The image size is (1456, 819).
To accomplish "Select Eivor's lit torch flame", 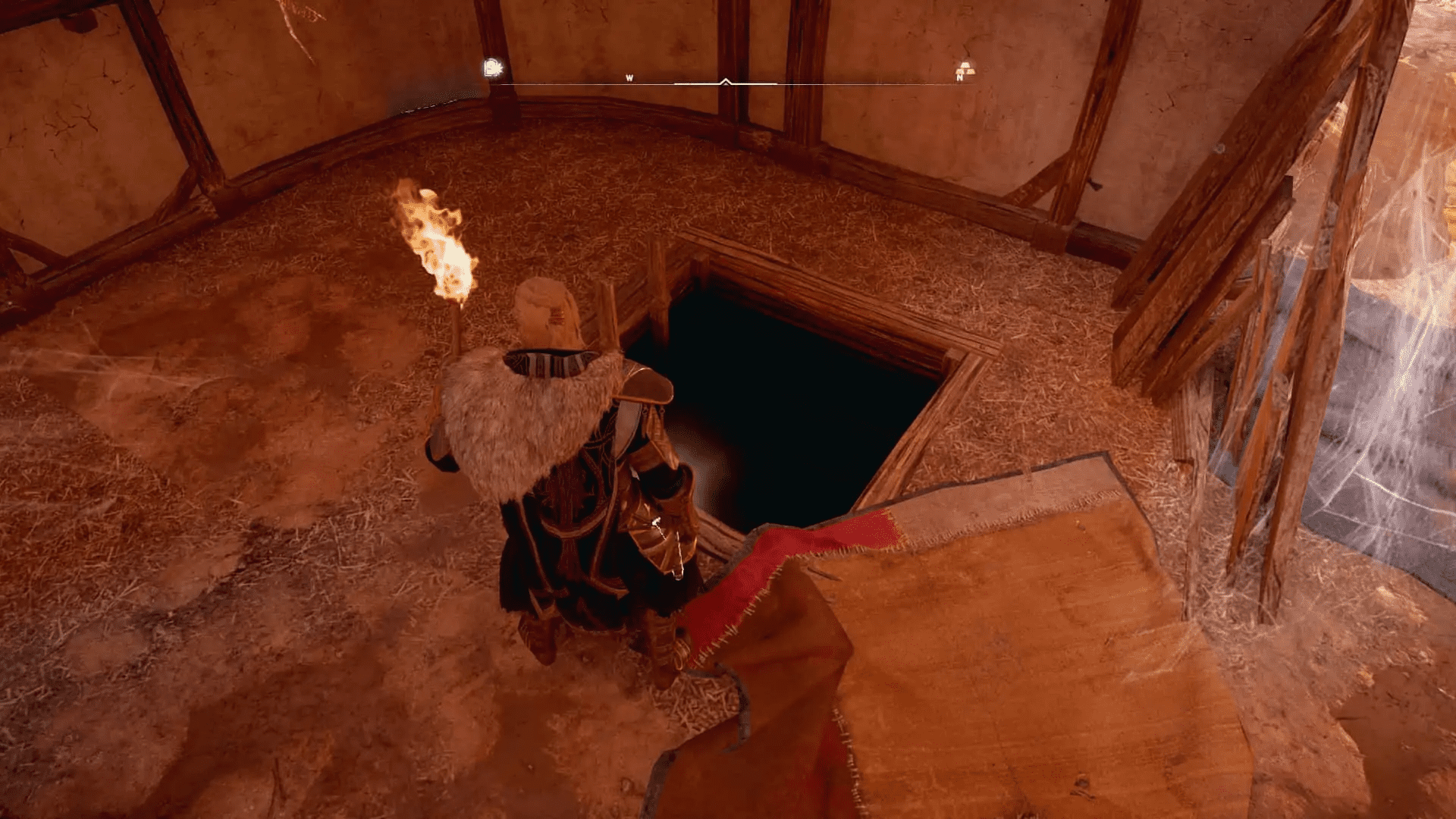I will click(440, 243).
